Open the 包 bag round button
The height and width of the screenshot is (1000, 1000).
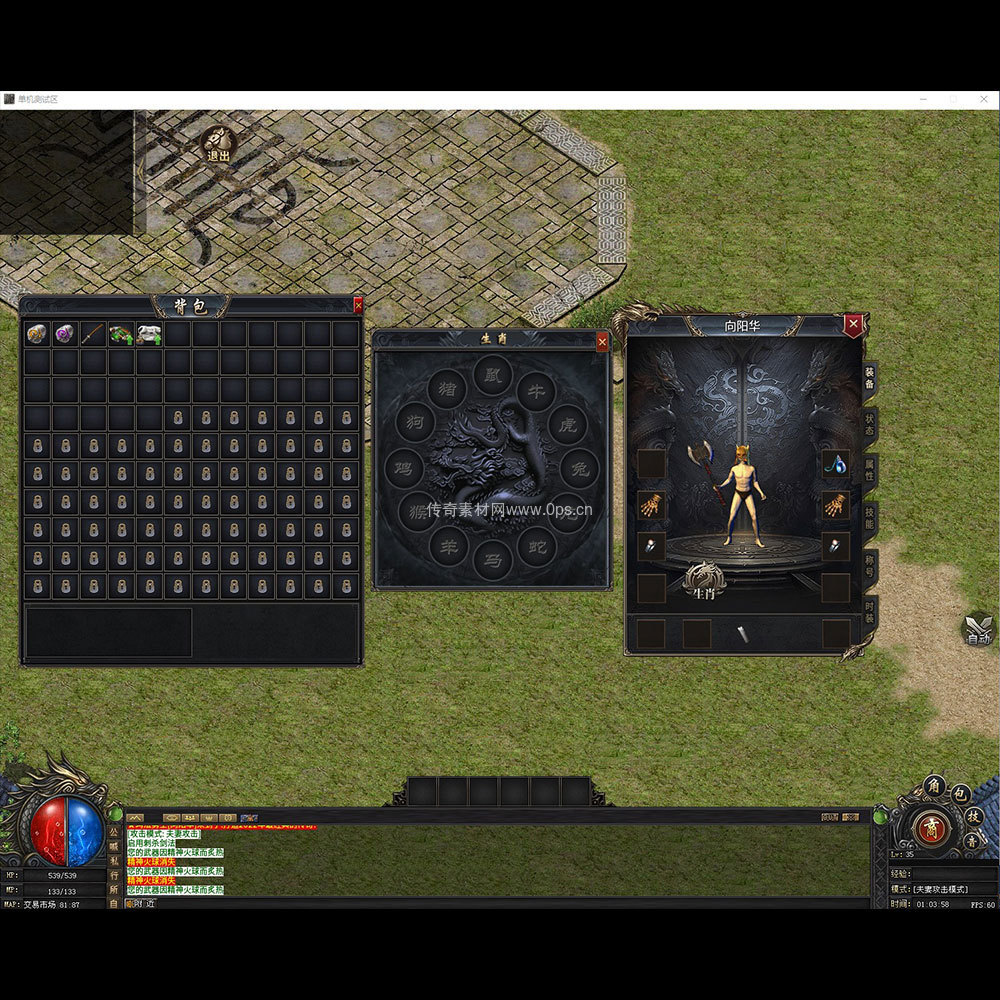point(960,795)
